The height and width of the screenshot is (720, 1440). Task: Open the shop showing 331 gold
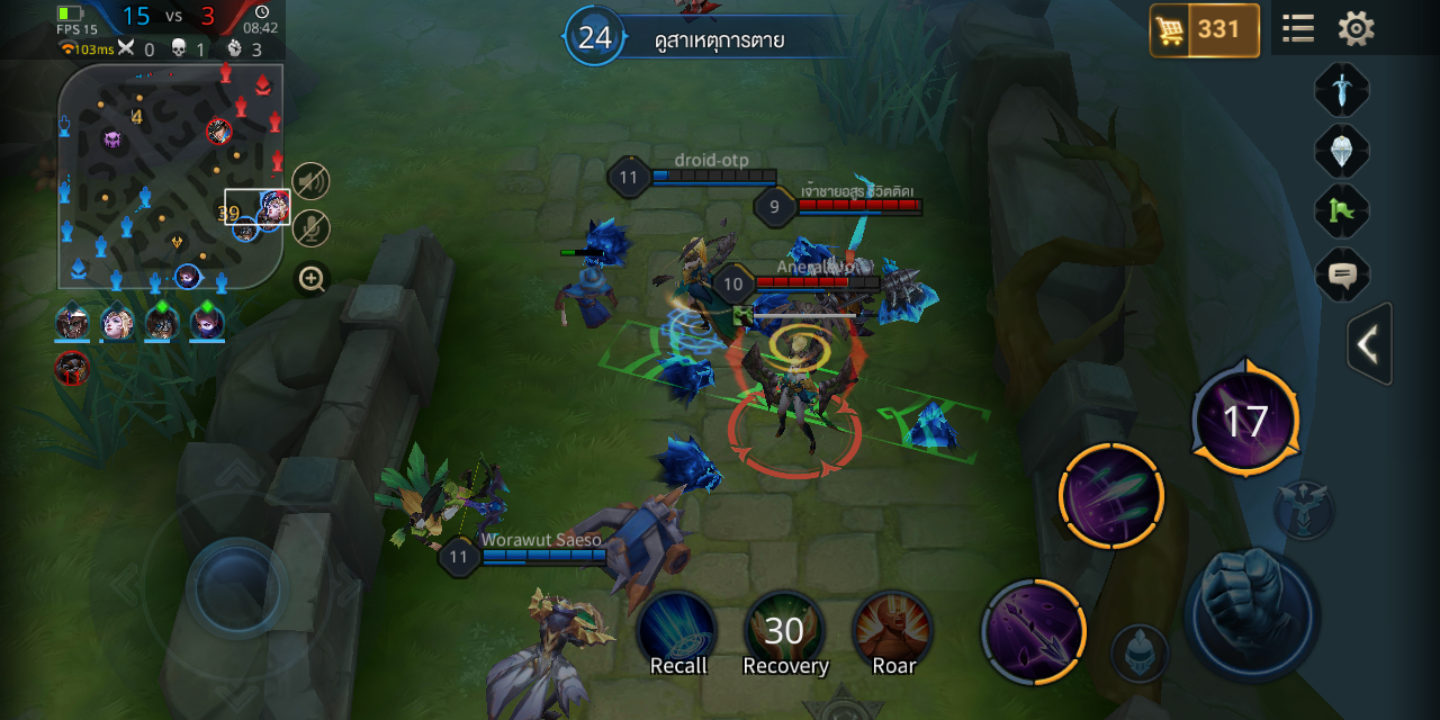[1203, 30]
